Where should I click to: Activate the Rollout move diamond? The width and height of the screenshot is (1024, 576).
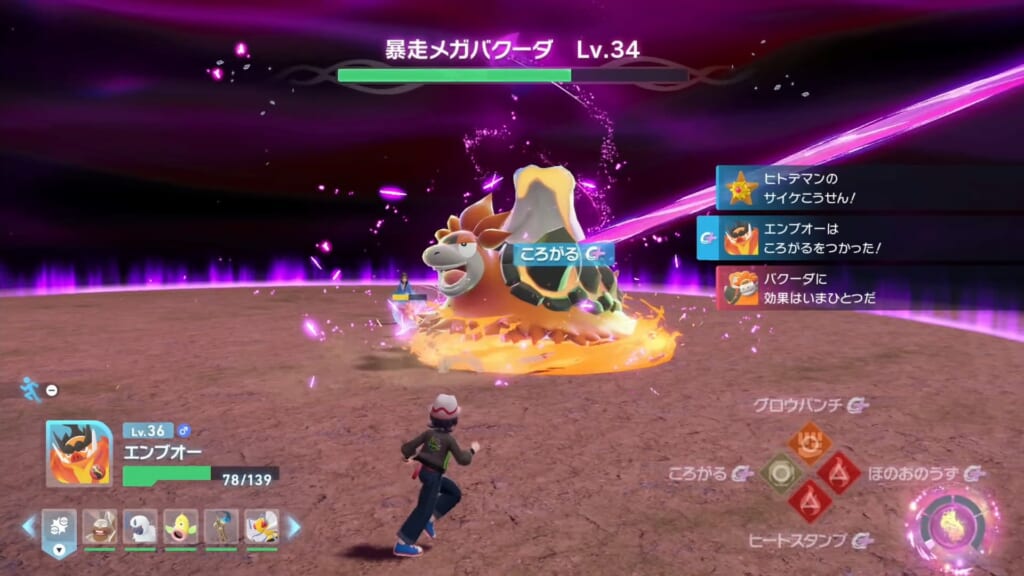coord(781,472)
